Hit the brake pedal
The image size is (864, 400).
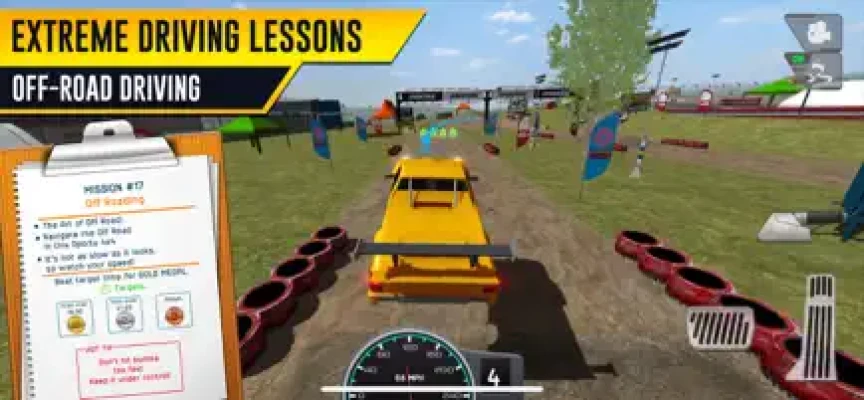pyautogui.click(x=720, y=327)
